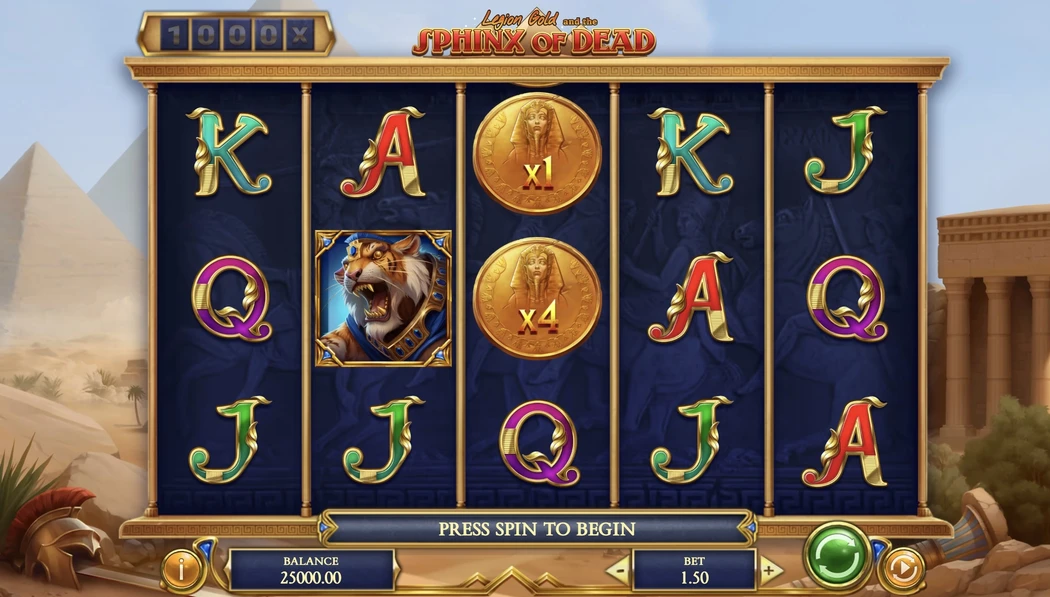Start autoplay with the orange play button
Image resolution: width=1050 pixels, height=597 pixels.
901,570
